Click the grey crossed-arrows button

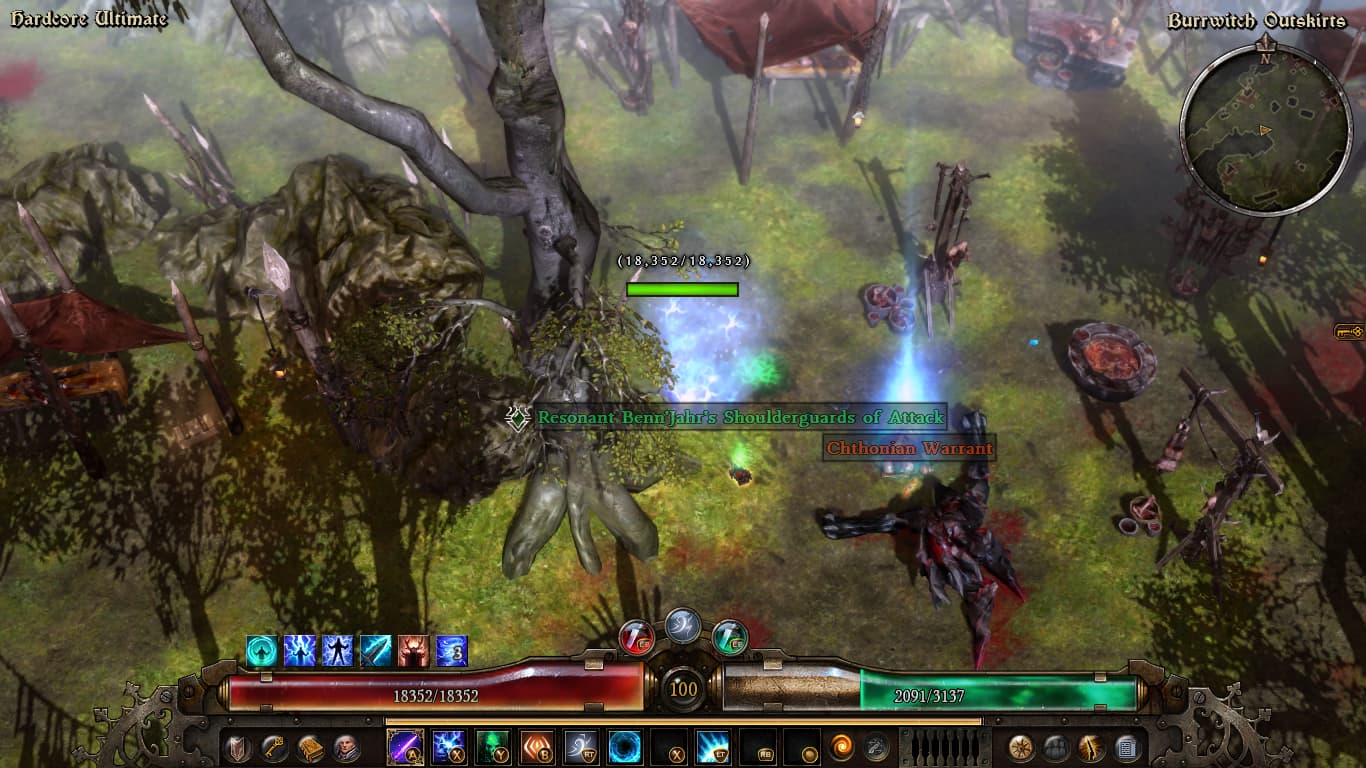tap(876, 747)
